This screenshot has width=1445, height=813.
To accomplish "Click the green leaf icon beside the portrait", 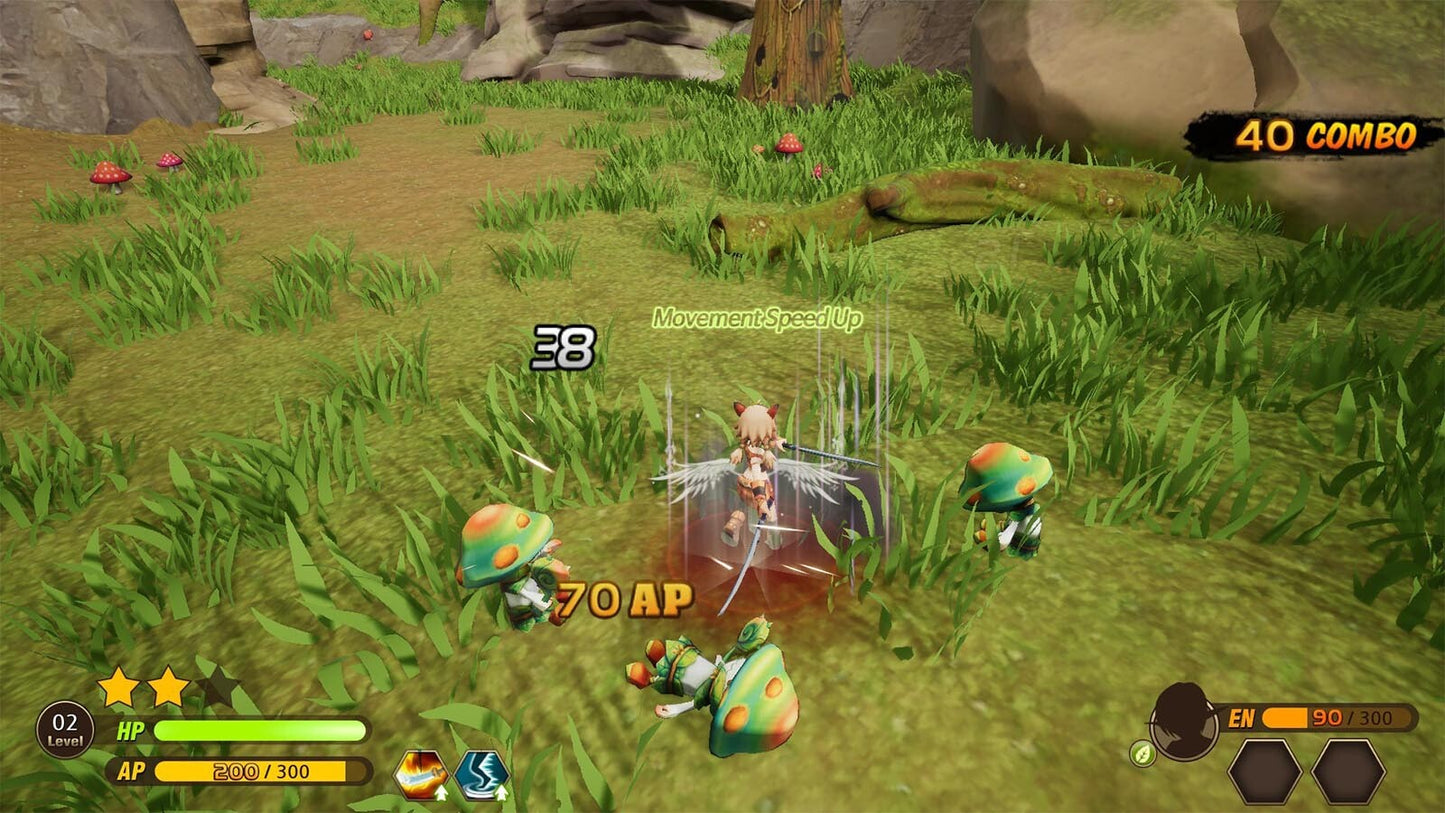I will (1143, 753).
